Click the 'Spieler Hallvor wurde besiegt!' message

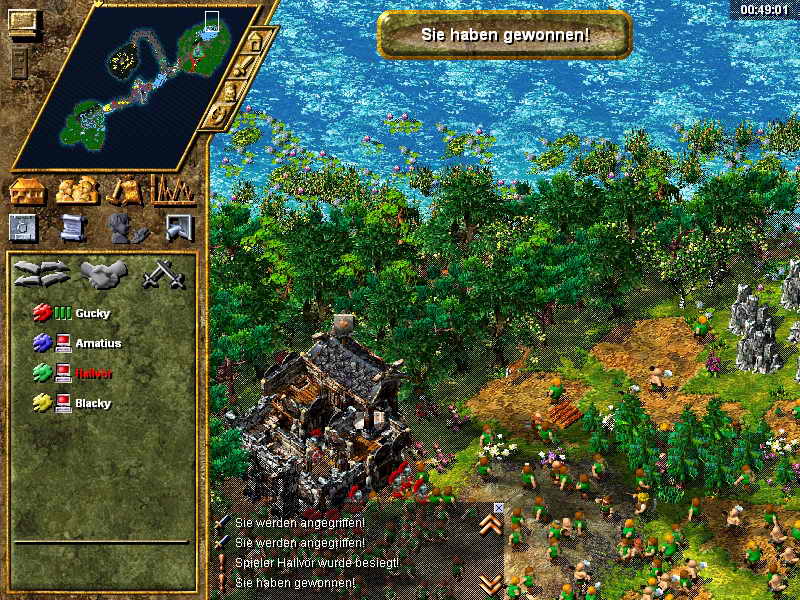pyautogui.click(x=316, y=562)
